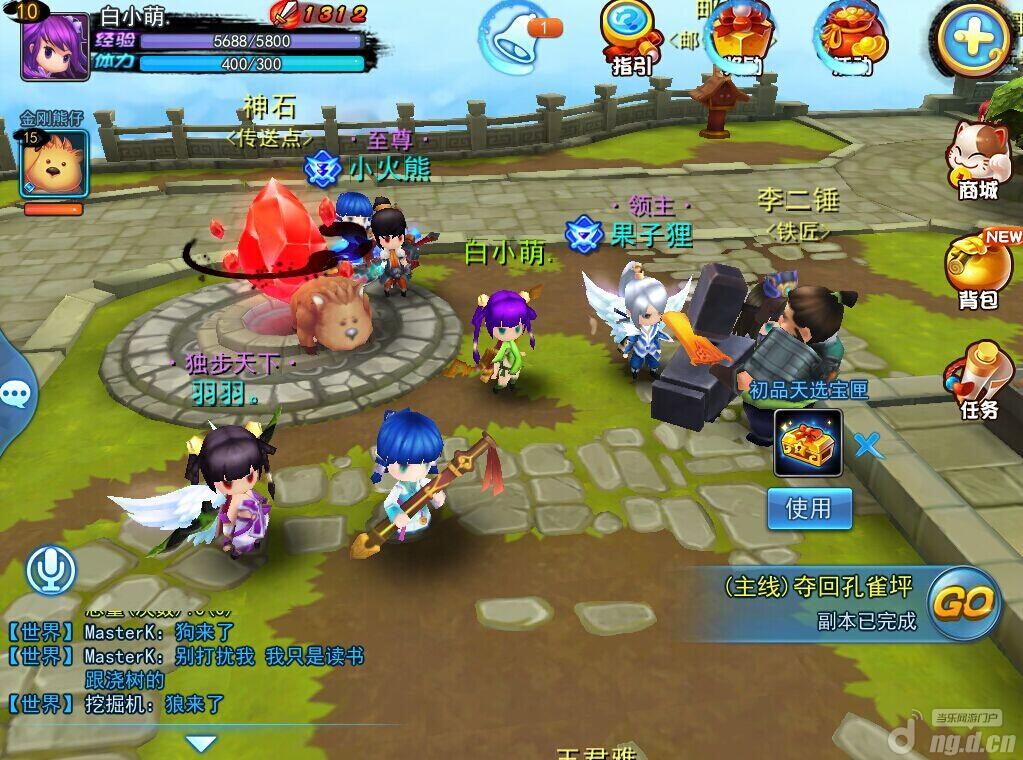Click the GO button for main quest
This screenshot has width=1023, height=760.
(x=965, y=602)
